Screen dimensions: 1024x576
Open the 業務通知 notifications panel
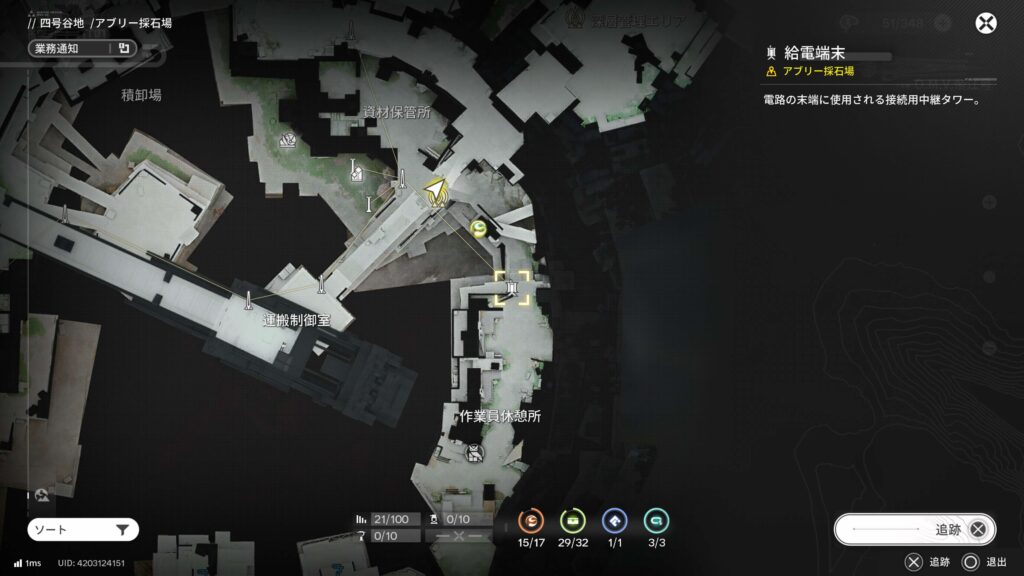[81, 47]
